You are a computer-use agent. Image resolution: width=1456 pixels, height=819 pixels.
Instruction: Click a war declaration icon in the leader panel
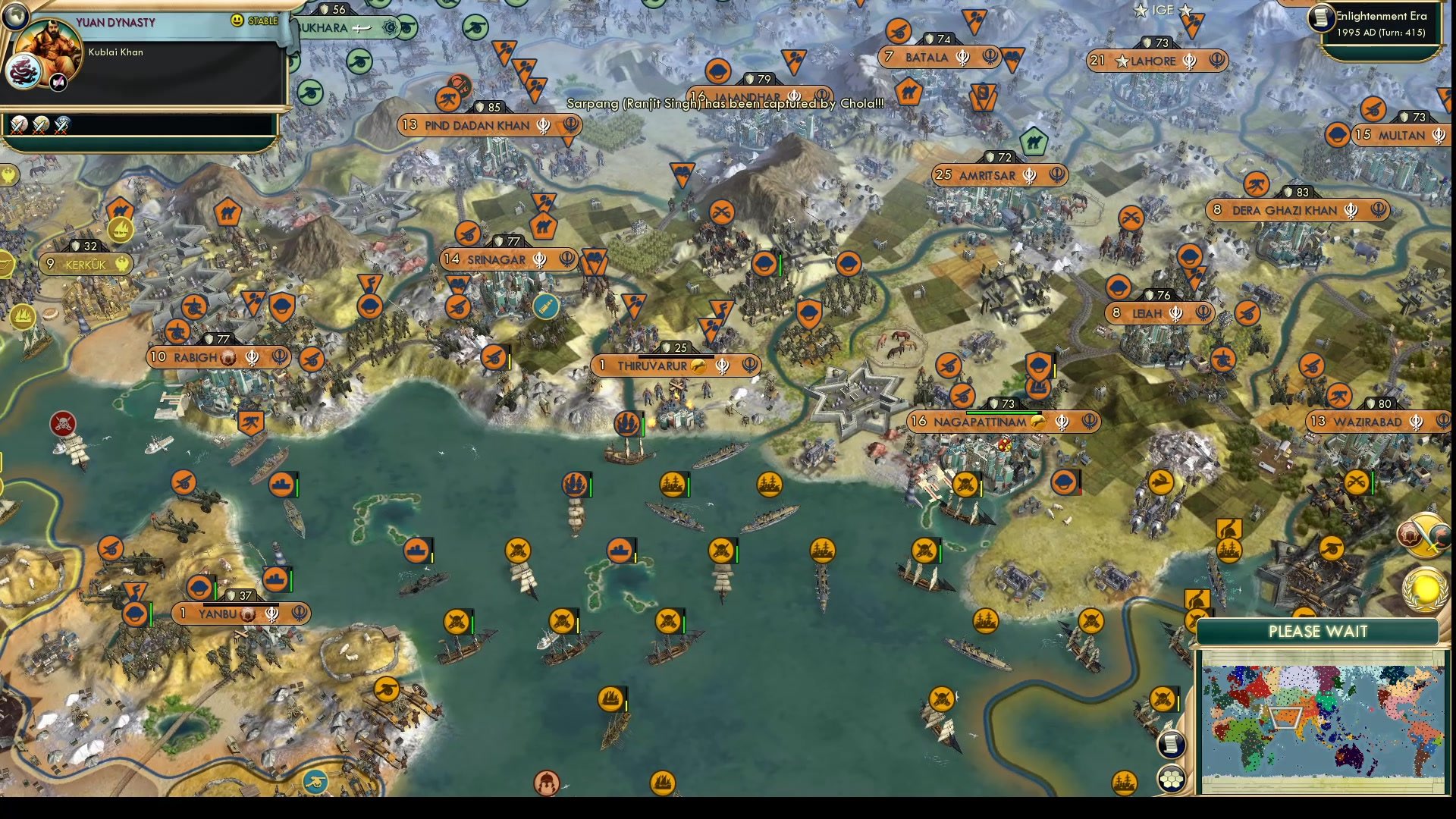pyautogui.click(x=18, y=127)
